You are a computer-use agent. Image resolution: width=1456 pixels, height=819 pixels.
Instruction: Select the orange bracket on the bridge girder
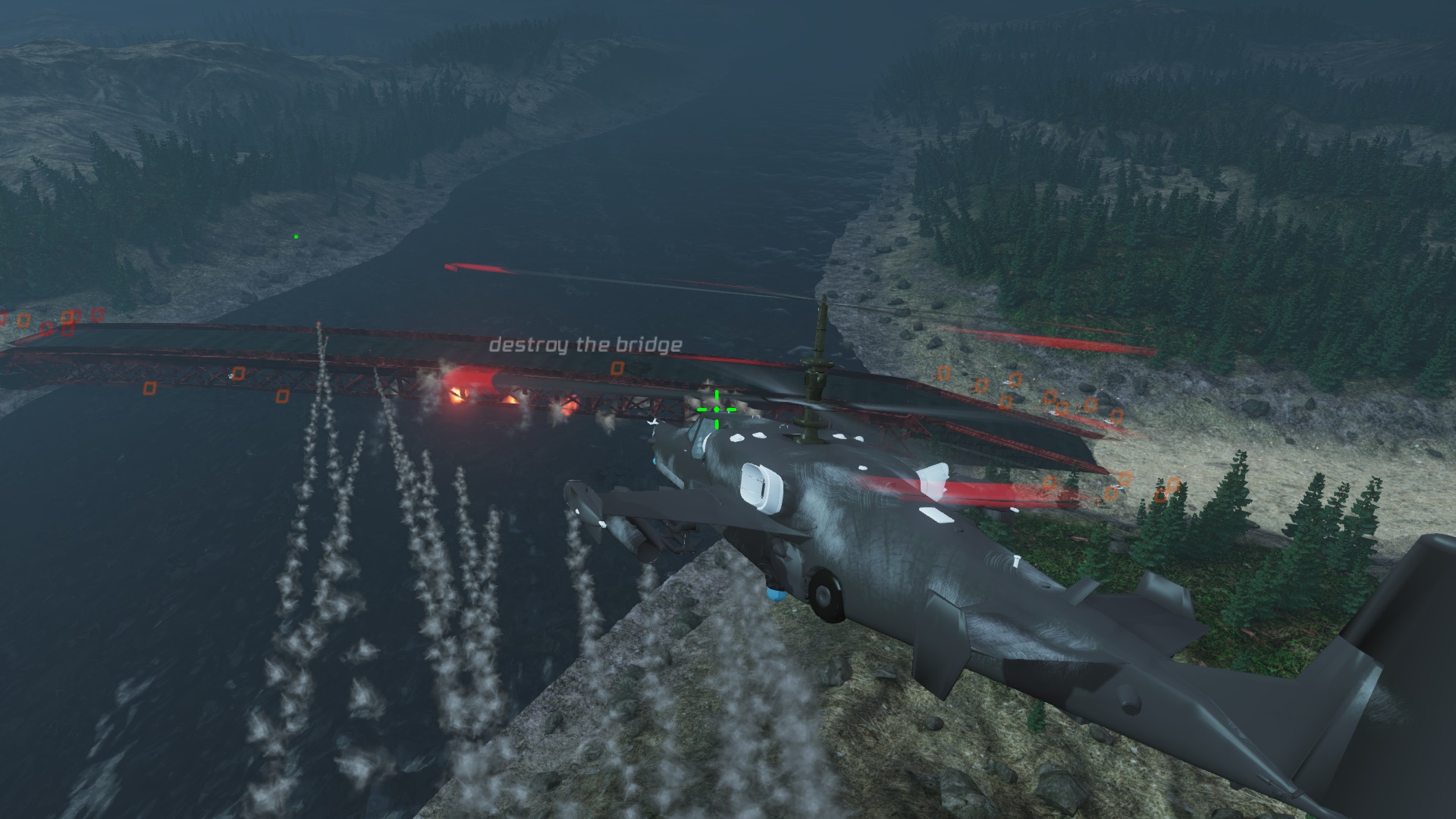[x=239, y=374]
